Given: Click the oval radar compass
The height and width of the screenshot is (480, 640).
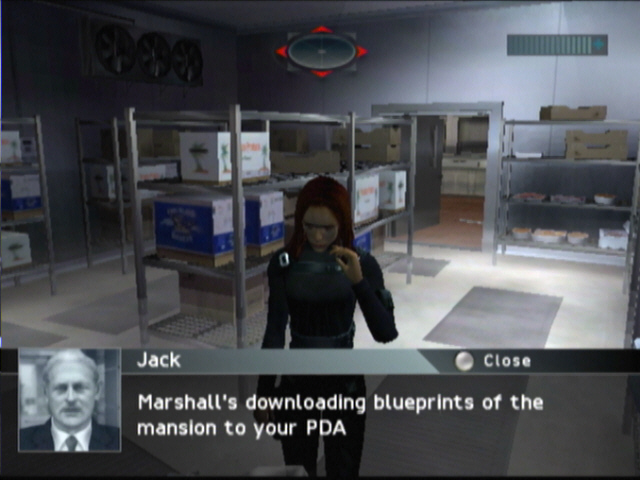Looking at the screenshot, I should point(322,51).
